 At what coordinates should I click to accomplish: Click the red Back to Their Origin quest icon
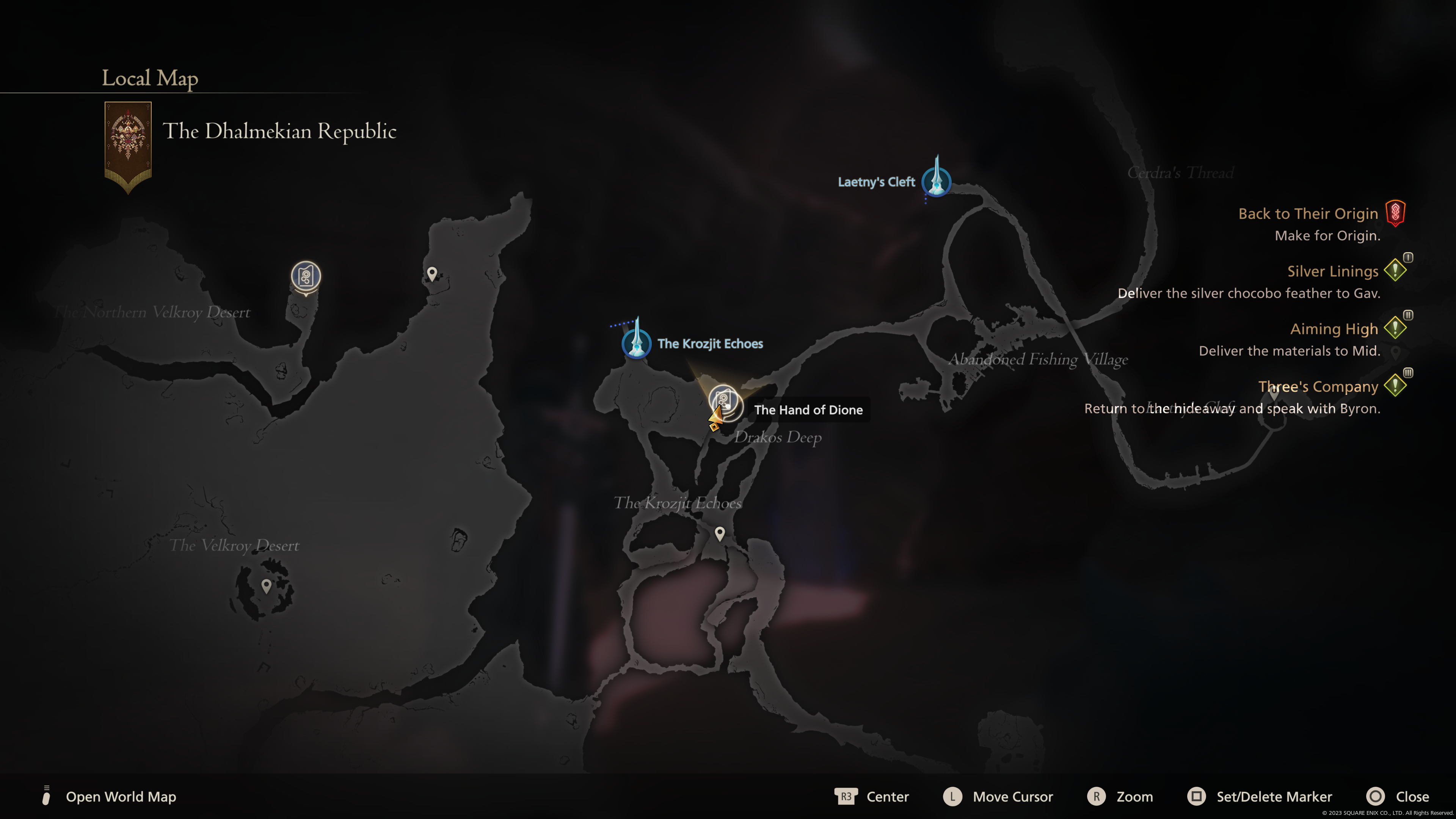(1395, 213)
